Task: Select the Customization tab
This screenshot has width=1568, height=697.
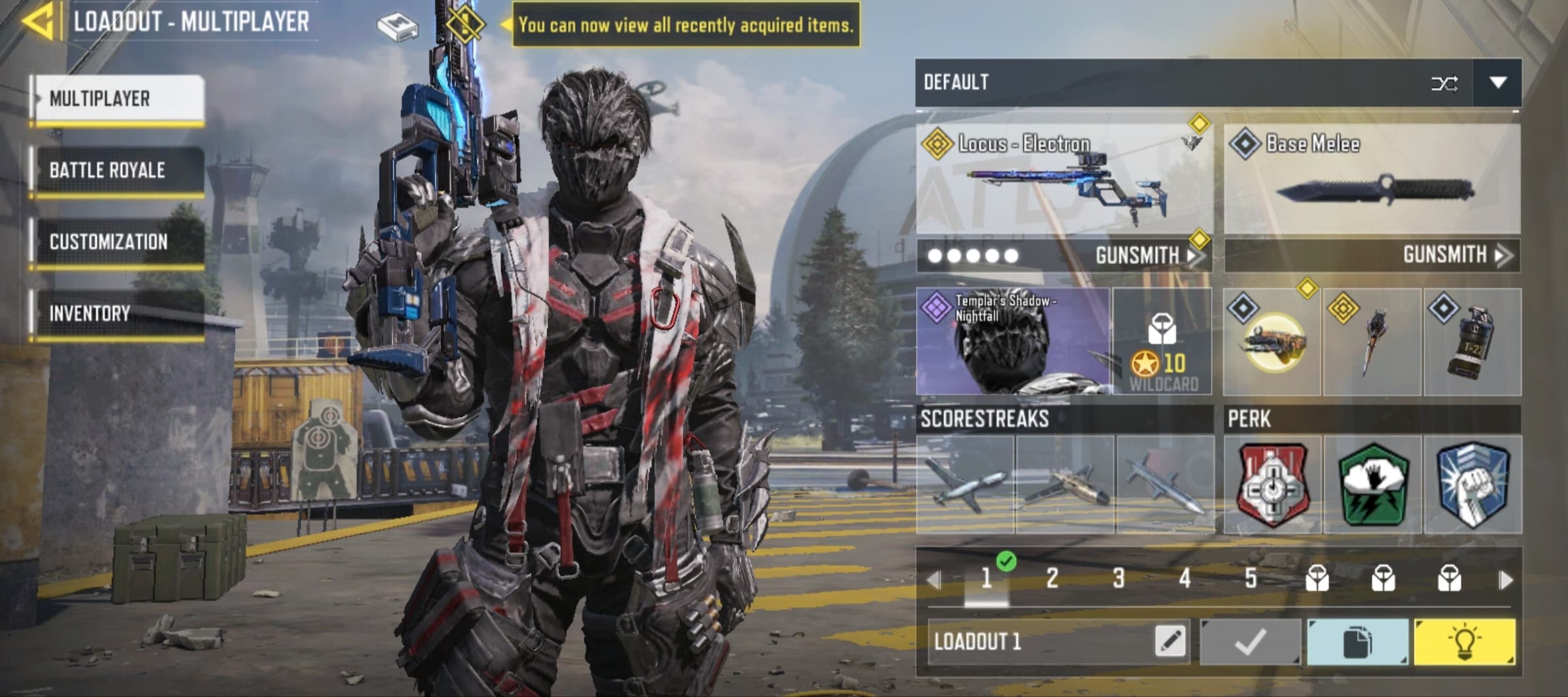Action: click(119, 242)
